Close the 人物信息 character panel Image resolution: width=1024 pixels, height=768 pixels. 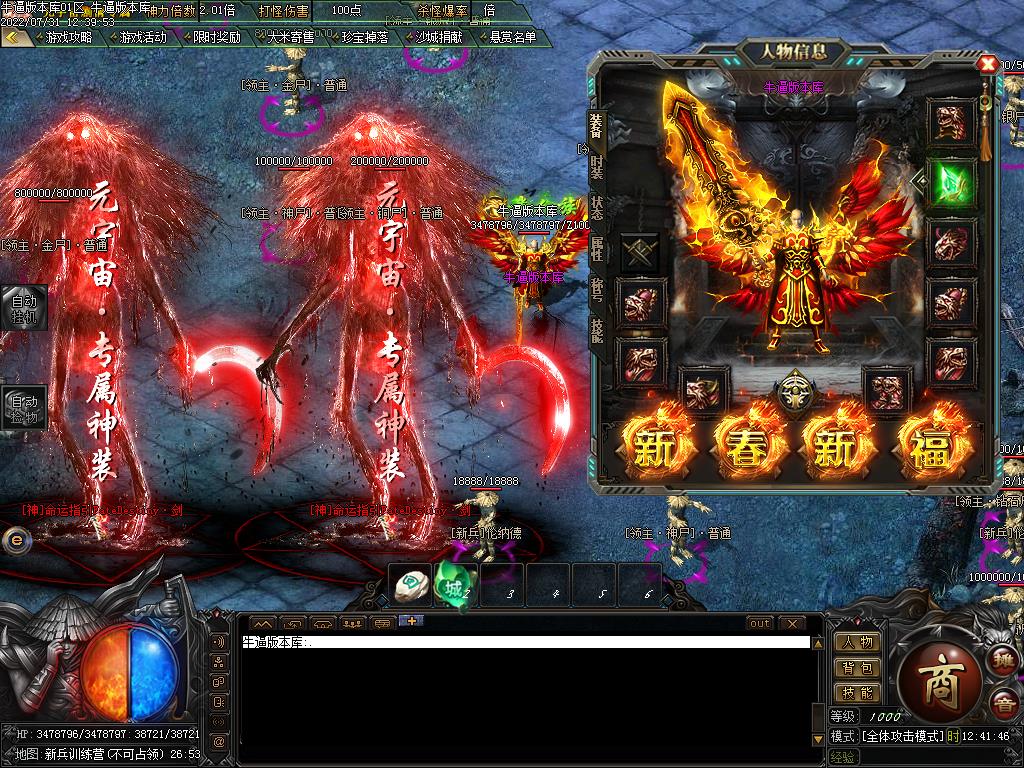click(988, 64)
